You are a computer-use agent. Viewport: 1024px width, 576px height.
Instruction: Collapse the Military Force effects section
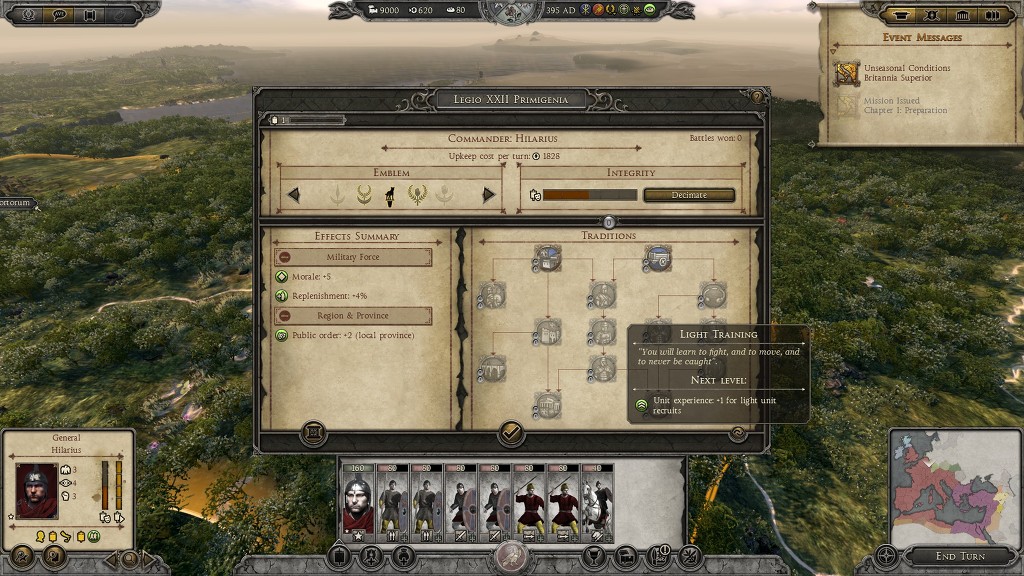(285, 258)
